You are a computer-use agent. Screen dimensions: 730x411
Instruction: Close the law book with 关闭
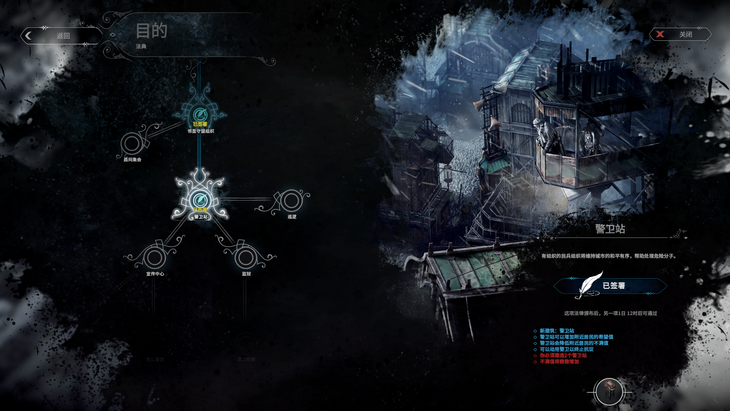pos(683,34)
